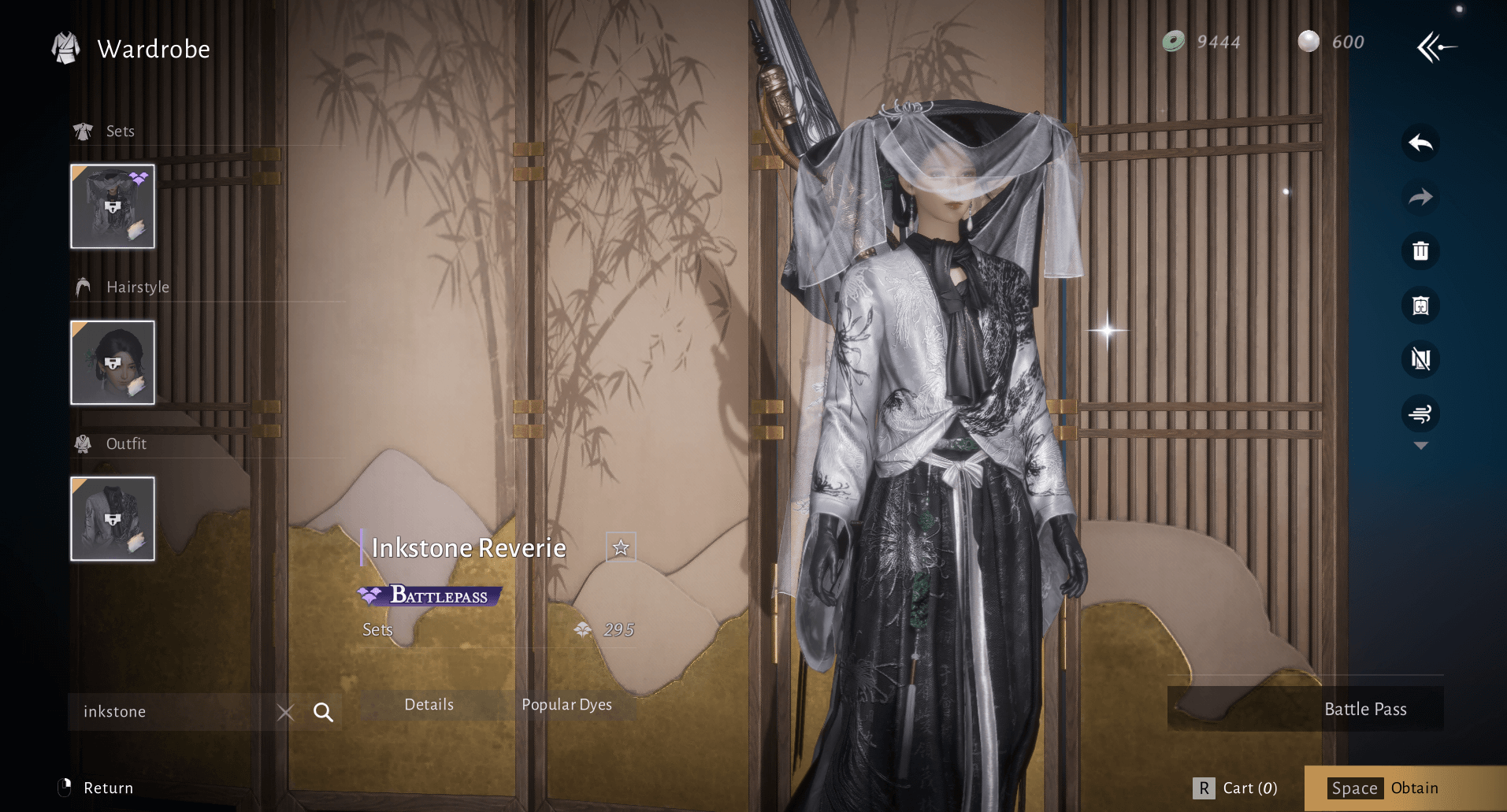The image size is (1507, 812).
Task: Click the magnifying glass search button
Action: coord(323,713)
